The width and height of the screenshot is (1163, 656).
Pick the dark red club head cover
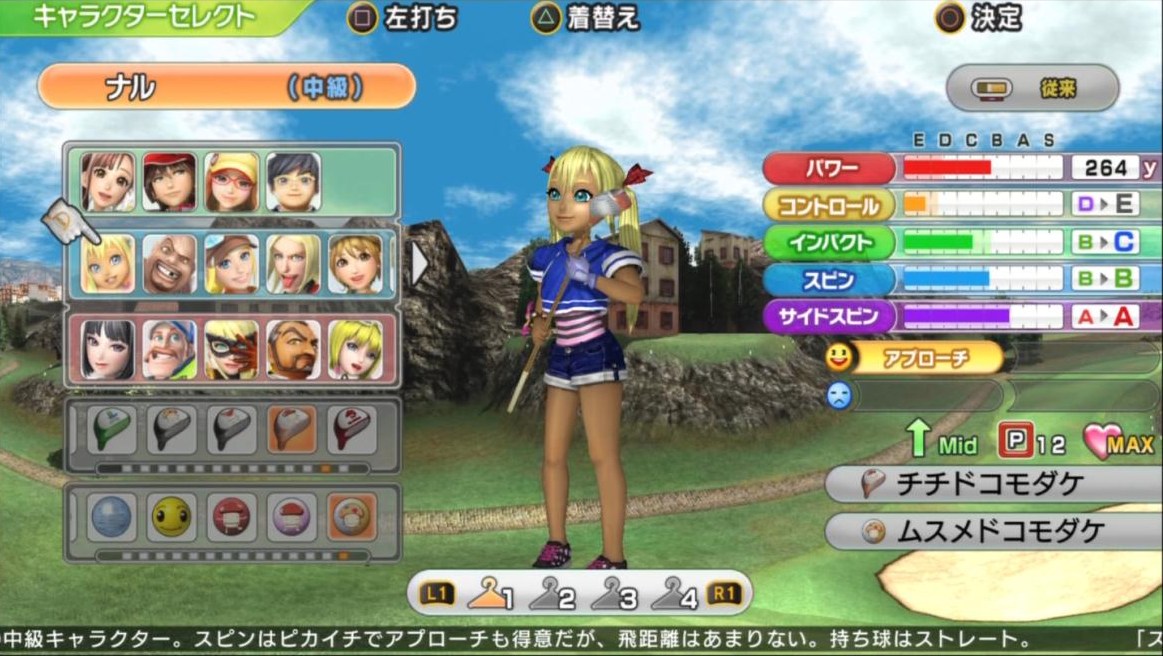[x=351, y=430]
